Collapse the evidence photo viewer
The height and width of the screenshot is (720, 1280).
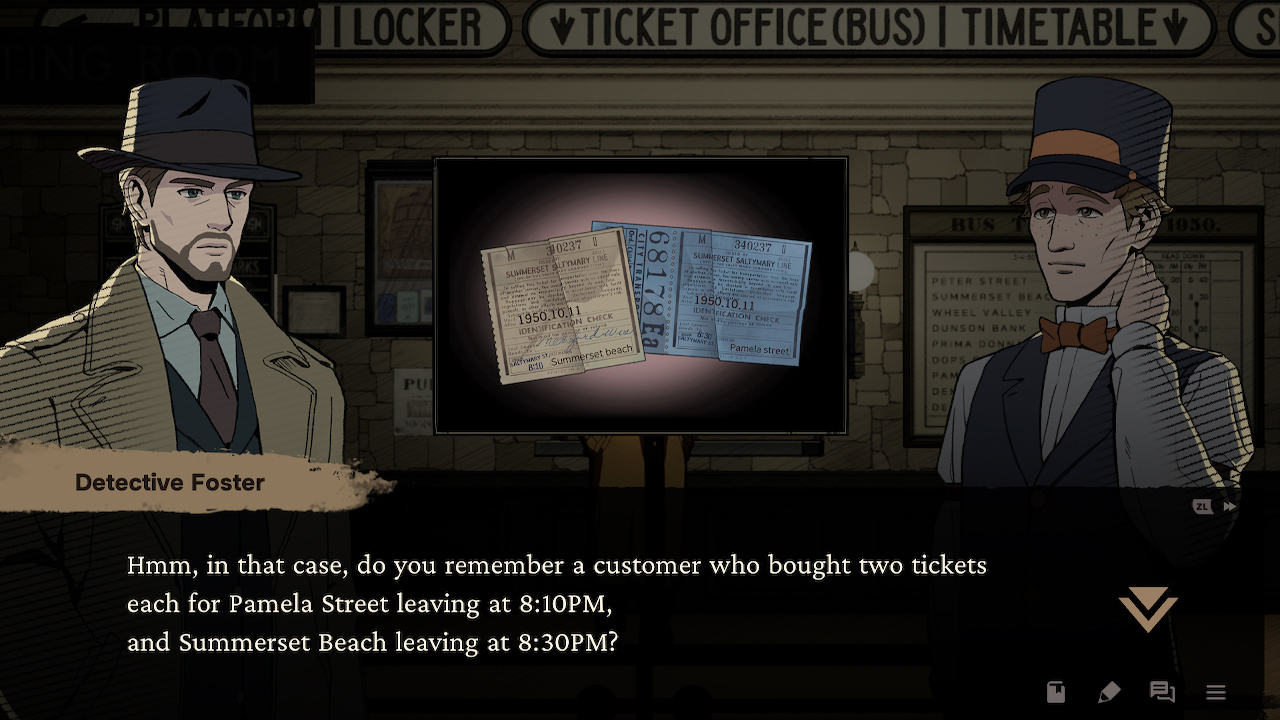pyautogui.click(x=639, y=295)
